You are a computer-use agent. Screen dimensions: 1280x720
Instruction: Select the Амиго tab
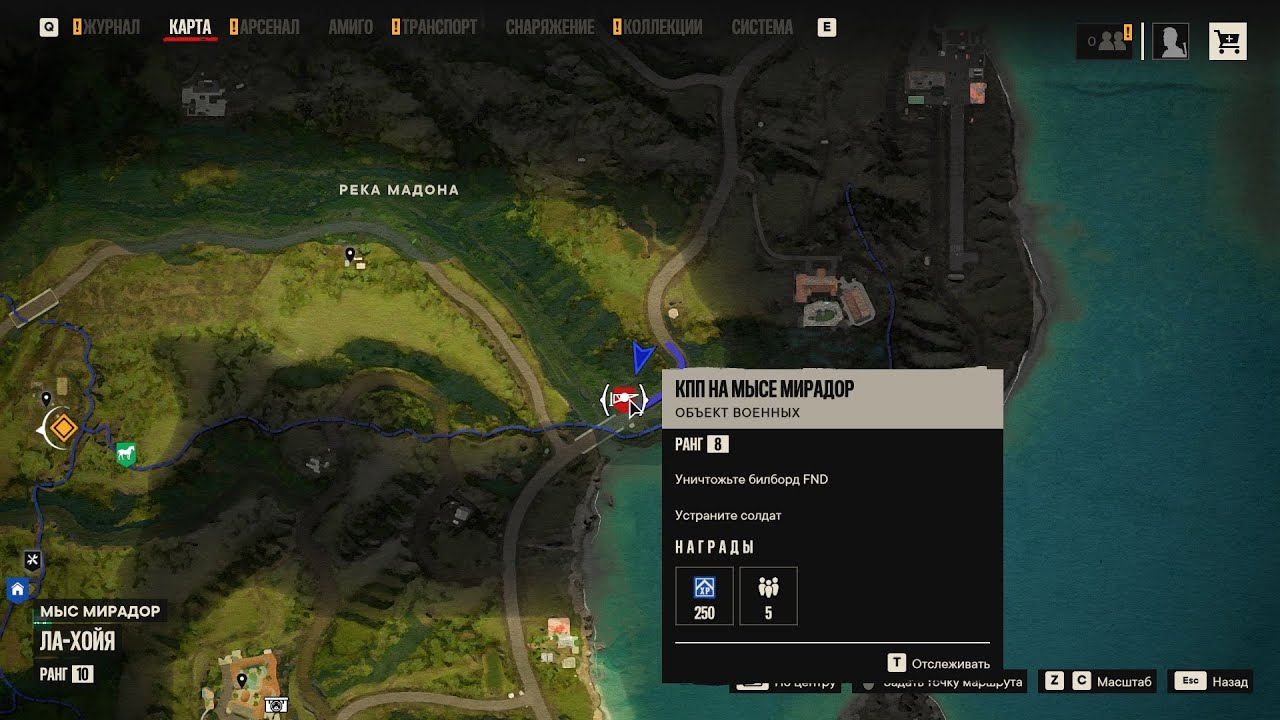350,27
